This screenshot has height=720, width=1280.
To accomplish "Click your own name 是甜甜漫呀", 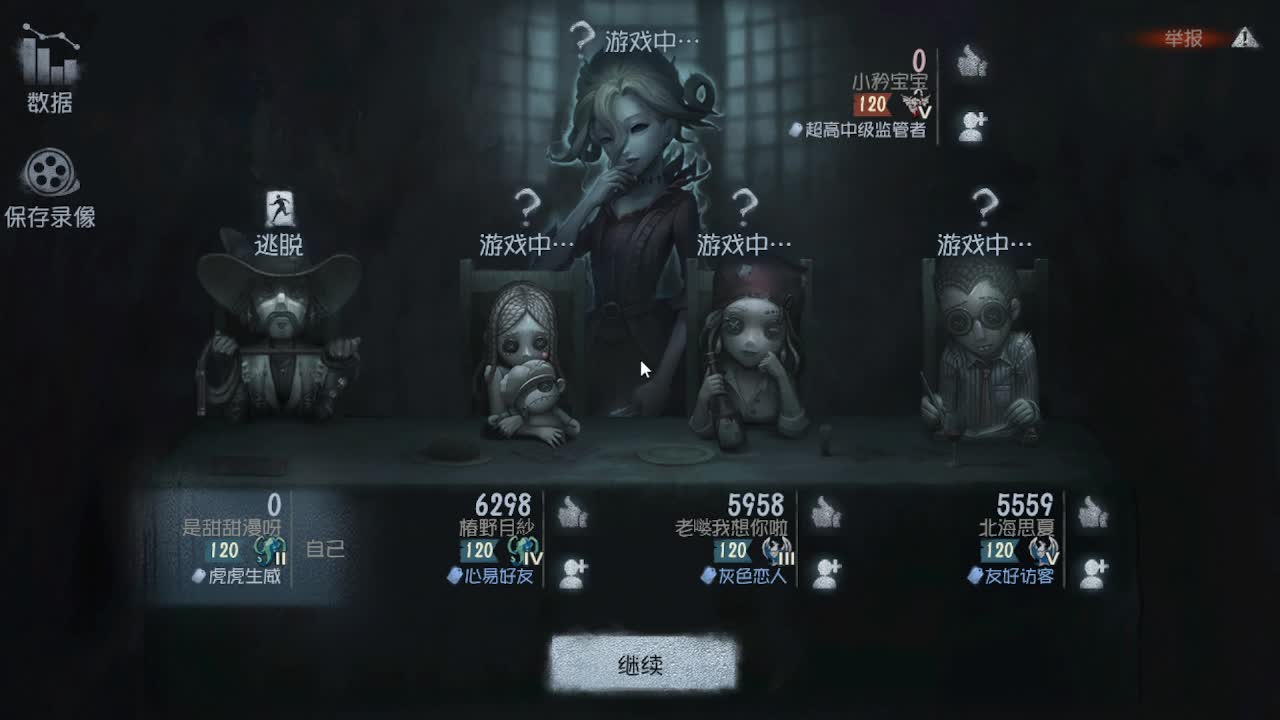I will coord(230,525).
